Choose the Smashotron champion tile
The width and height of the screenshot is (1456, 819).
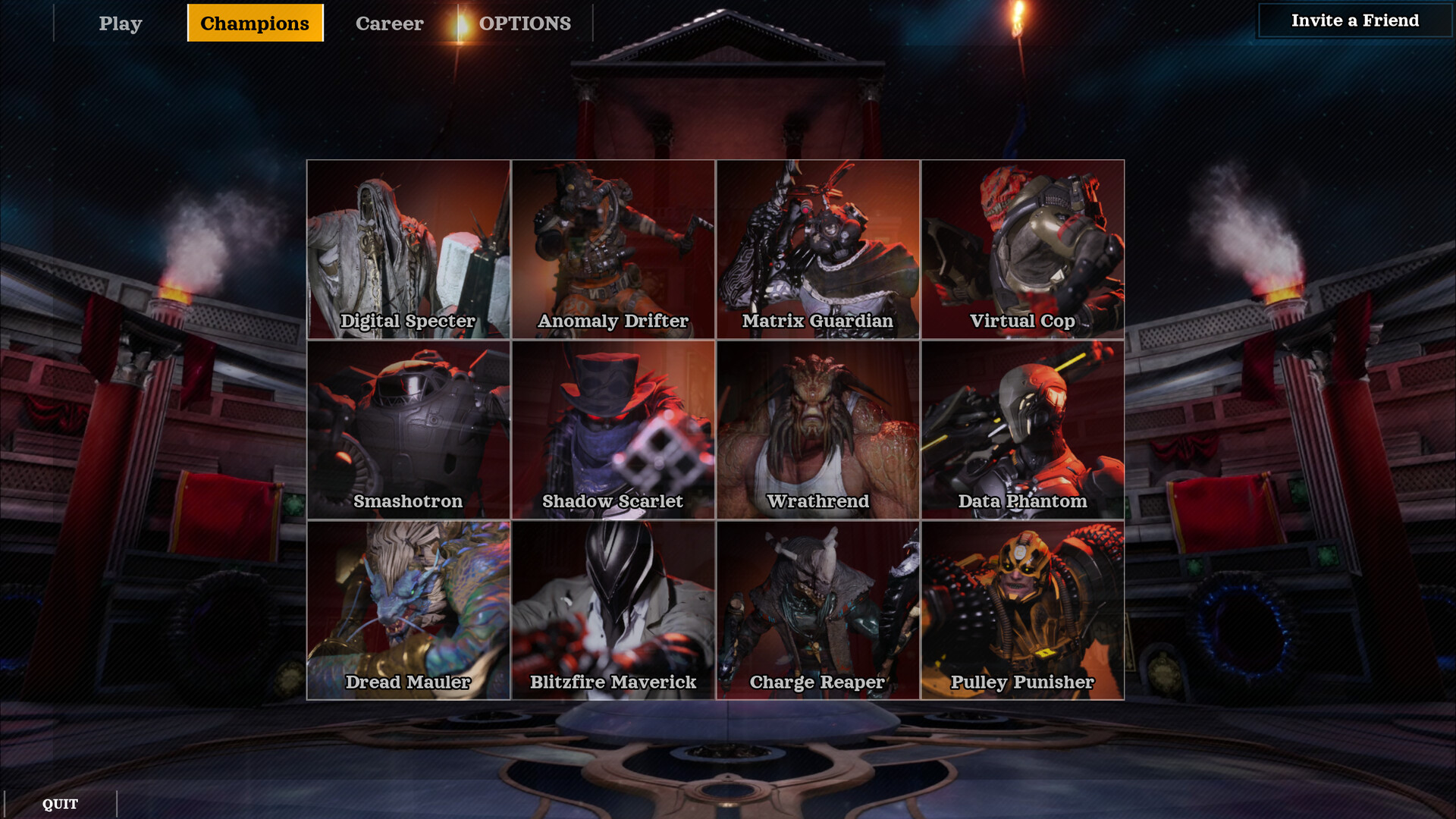click(x=409, y=430)
